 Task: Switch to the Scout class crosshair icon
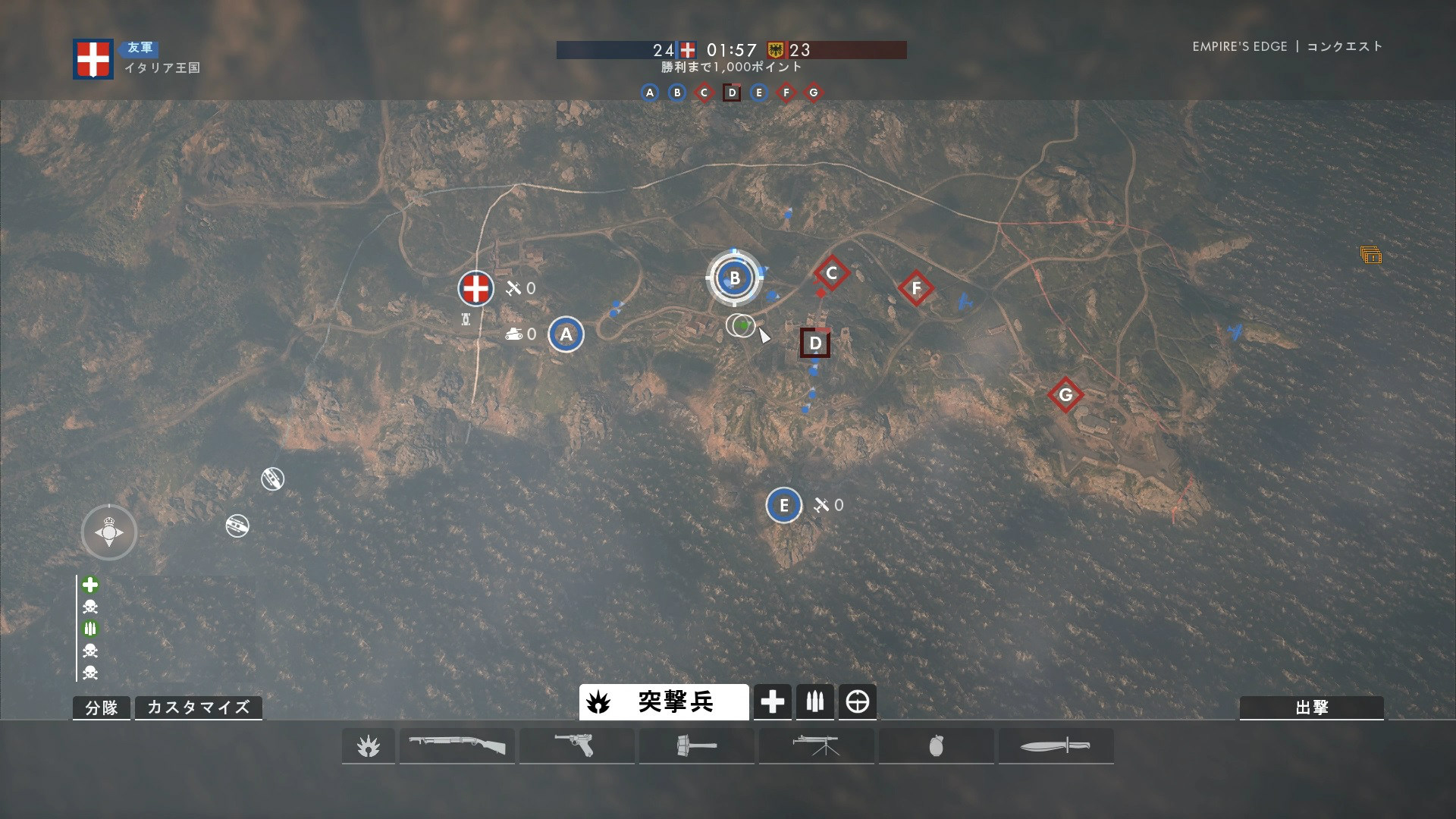[858, 702]
